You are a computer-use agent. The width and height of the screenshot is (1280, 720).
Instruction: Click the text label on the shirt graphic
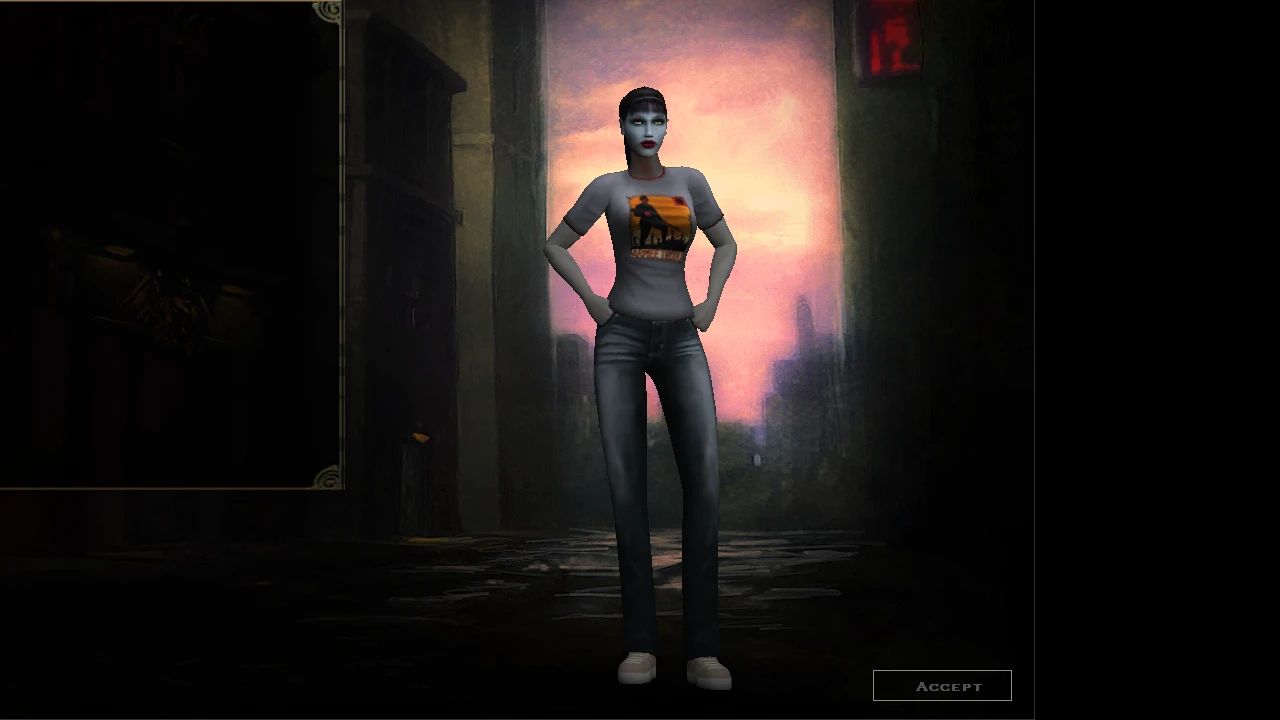[x=657, y=256]
